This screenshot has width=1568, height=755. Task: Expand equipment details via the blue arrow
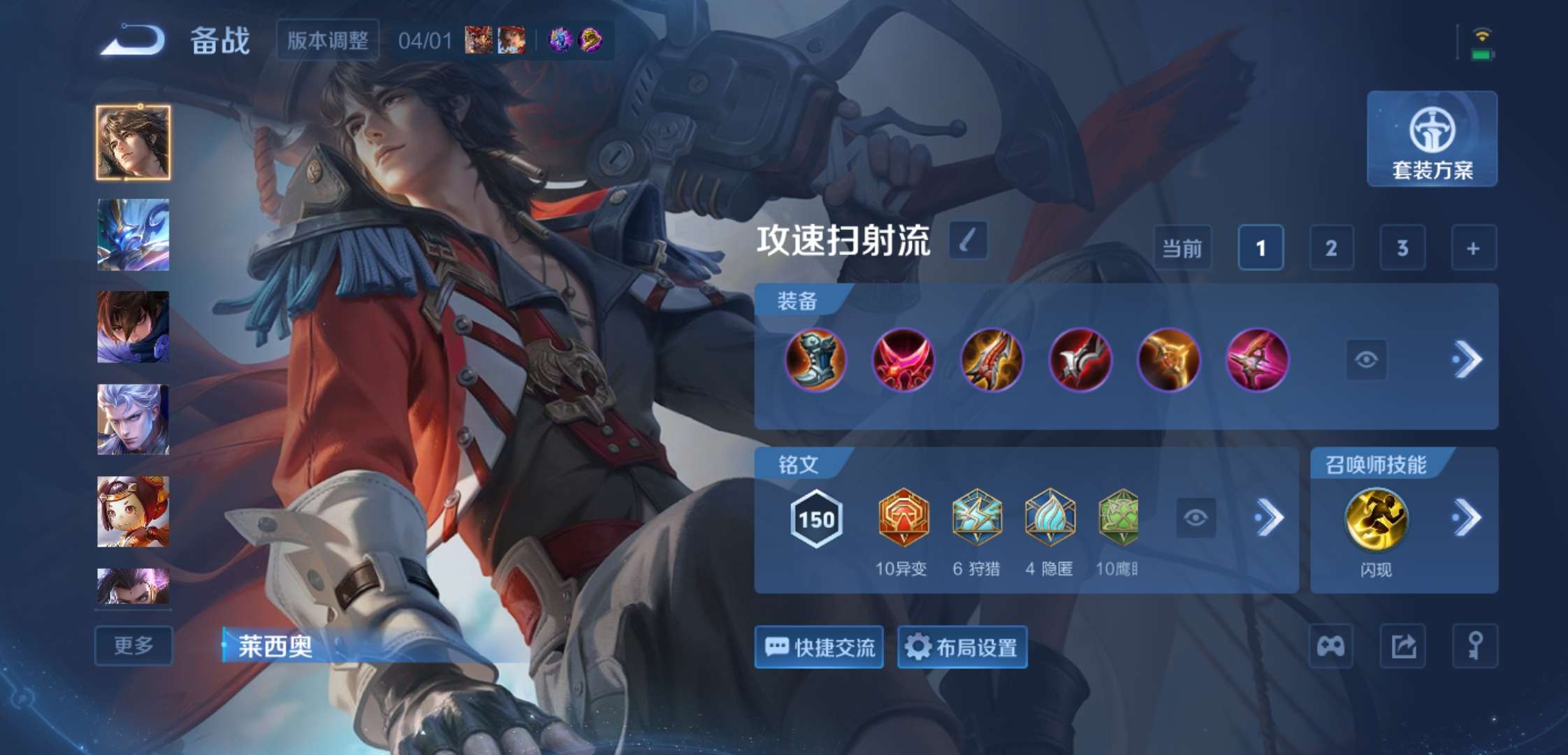coord(1469,360)
